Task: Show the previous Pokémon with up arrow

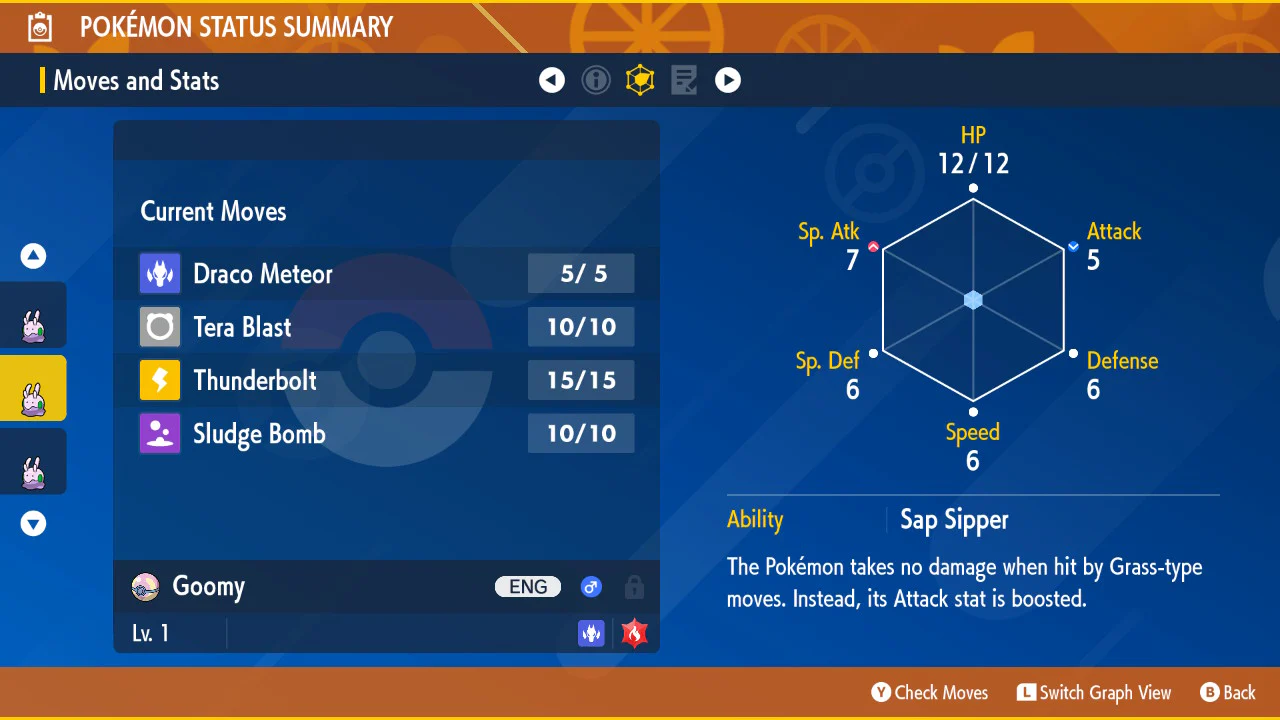Action: click(x=34, y=257)
